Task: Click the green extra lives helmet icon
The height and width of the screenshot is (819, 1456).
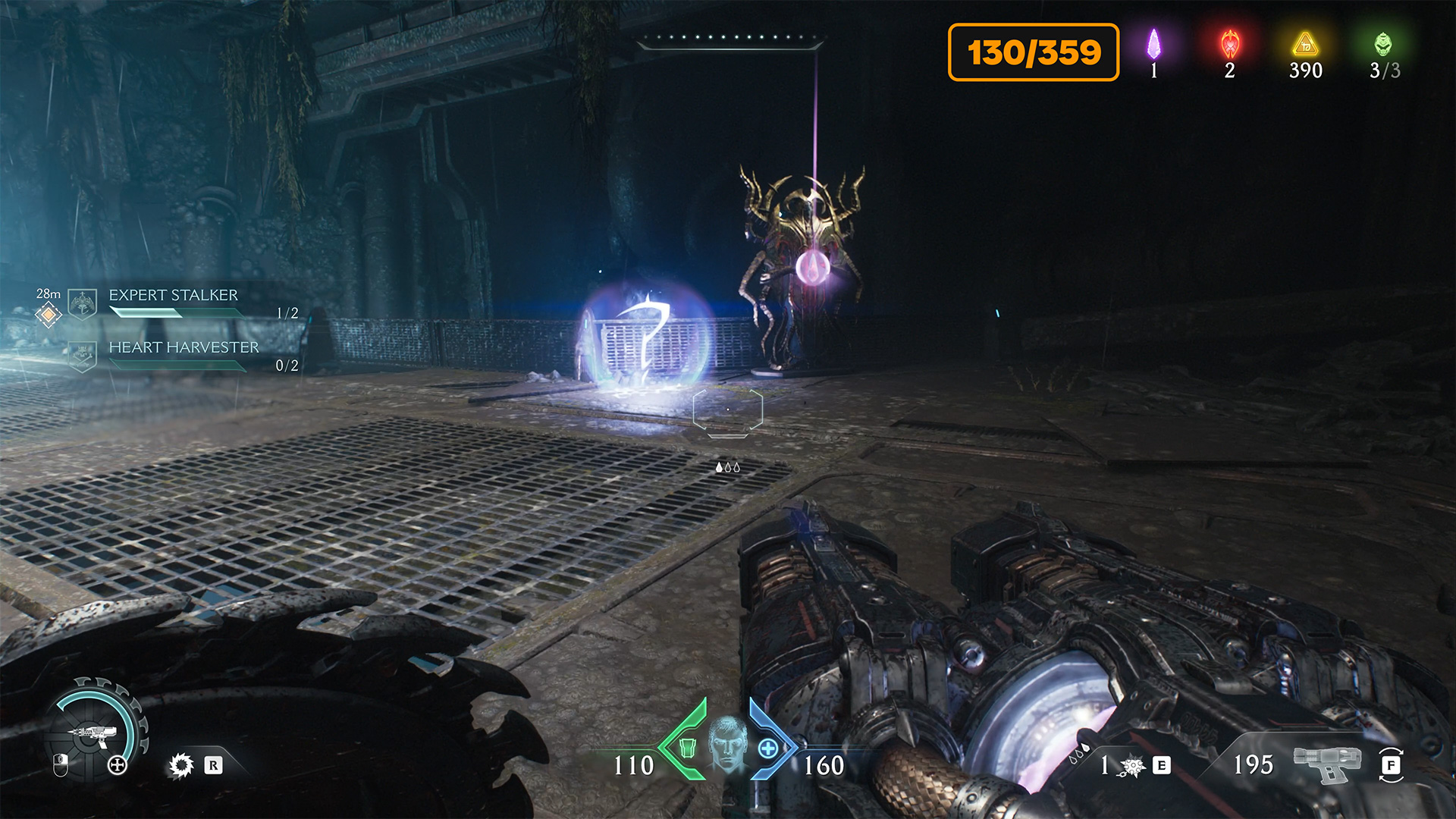Action: pos(1383,44)
